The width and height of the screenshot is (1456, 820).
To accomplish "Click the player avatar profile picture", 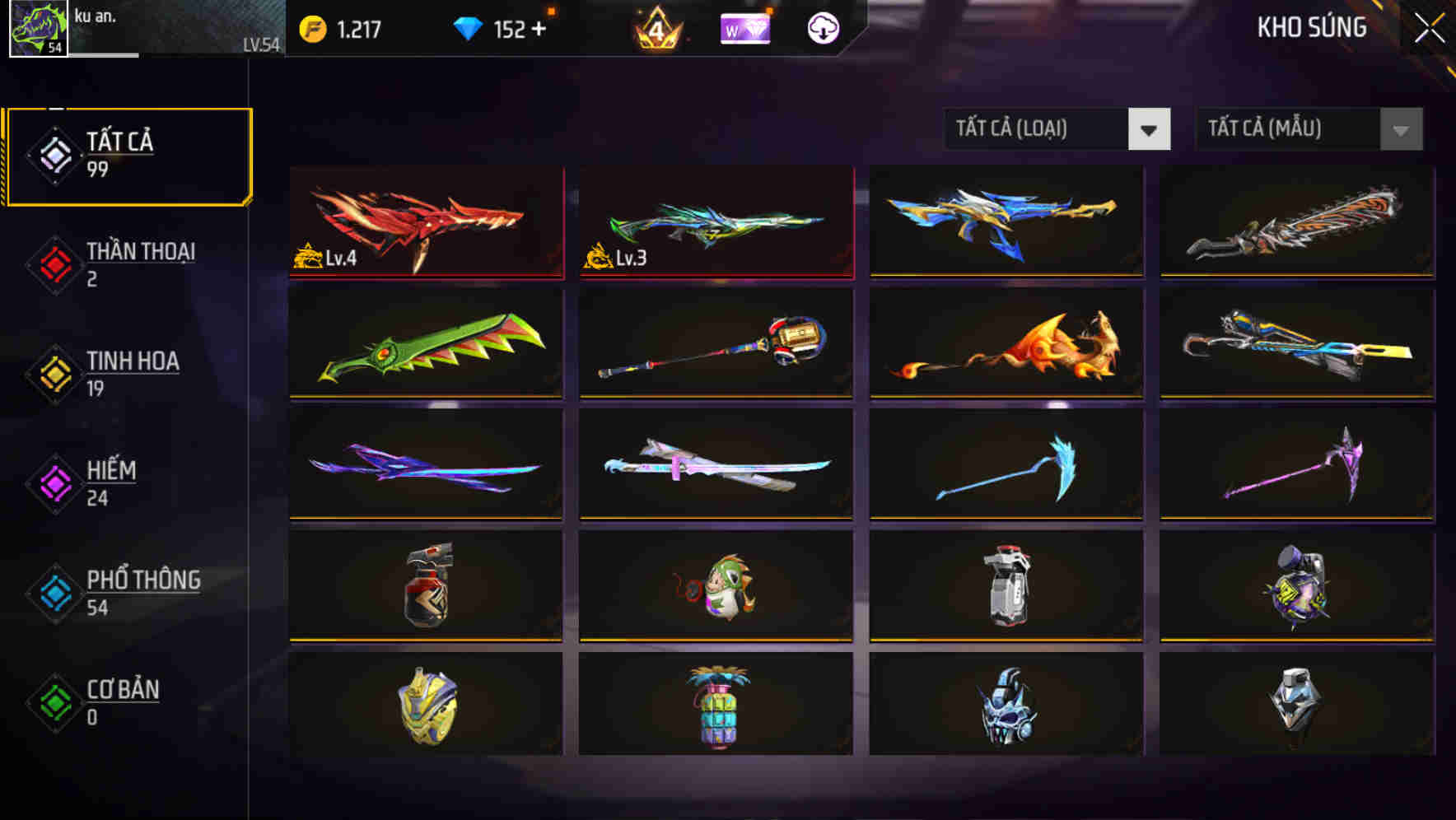I will (x=39, y=27).
